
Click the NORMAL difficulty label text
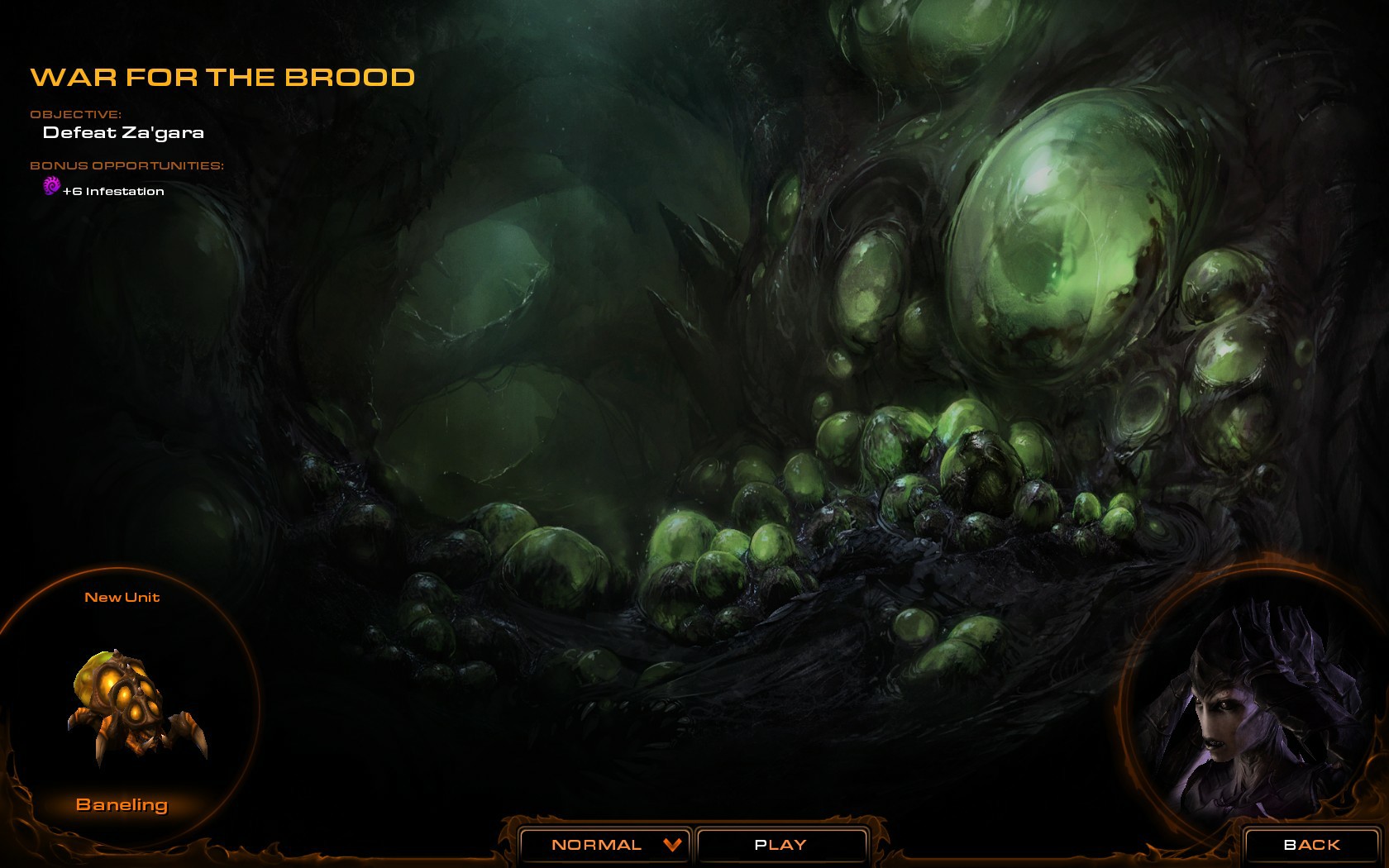coord(597,845)
